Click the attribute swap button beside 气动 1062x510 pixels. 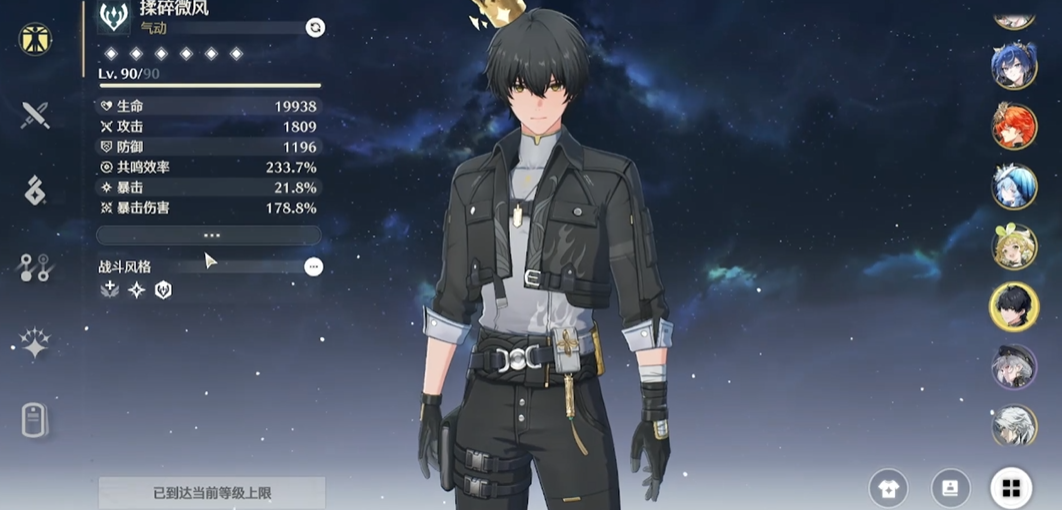[315, 28]
